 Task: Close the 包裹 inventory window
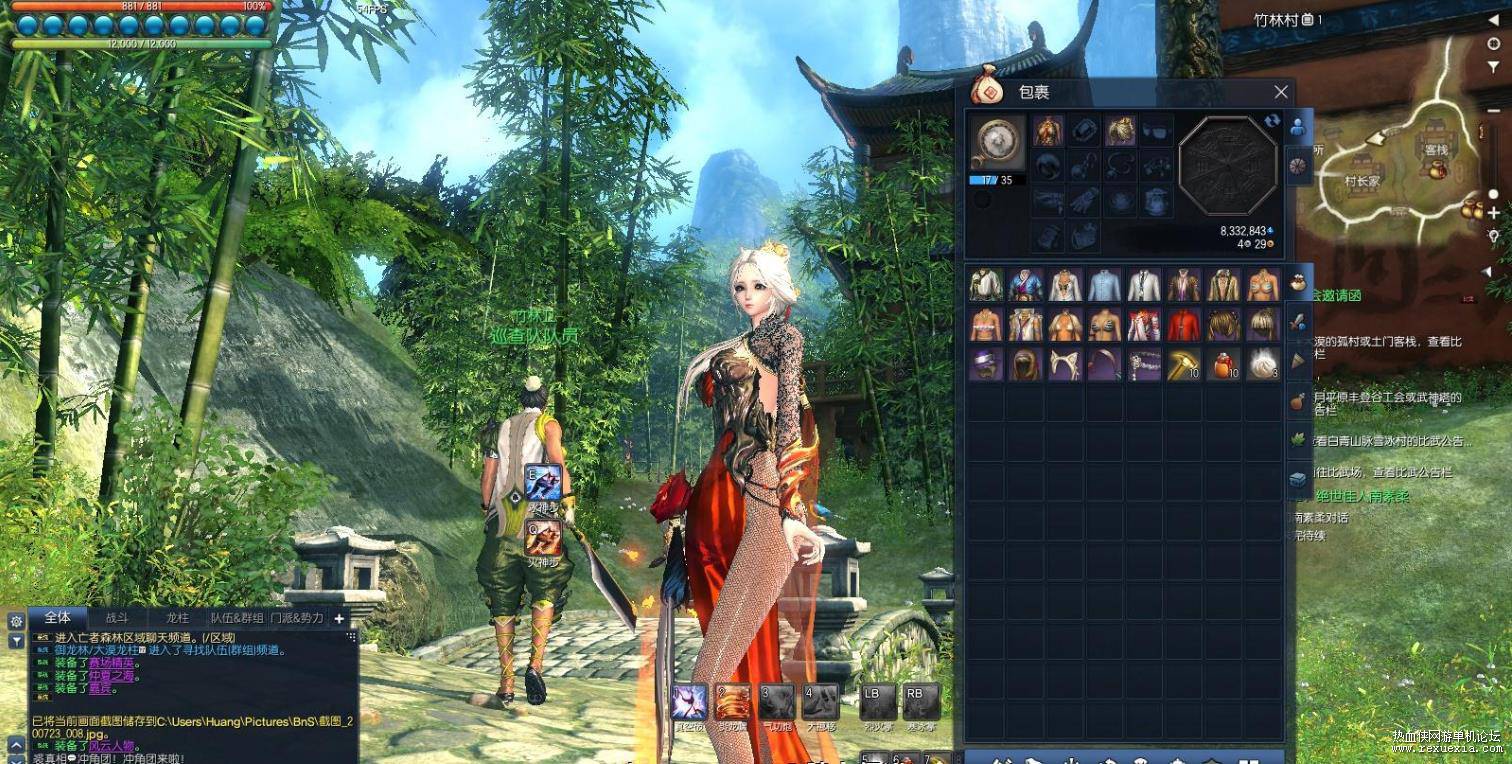(1281, 92)
